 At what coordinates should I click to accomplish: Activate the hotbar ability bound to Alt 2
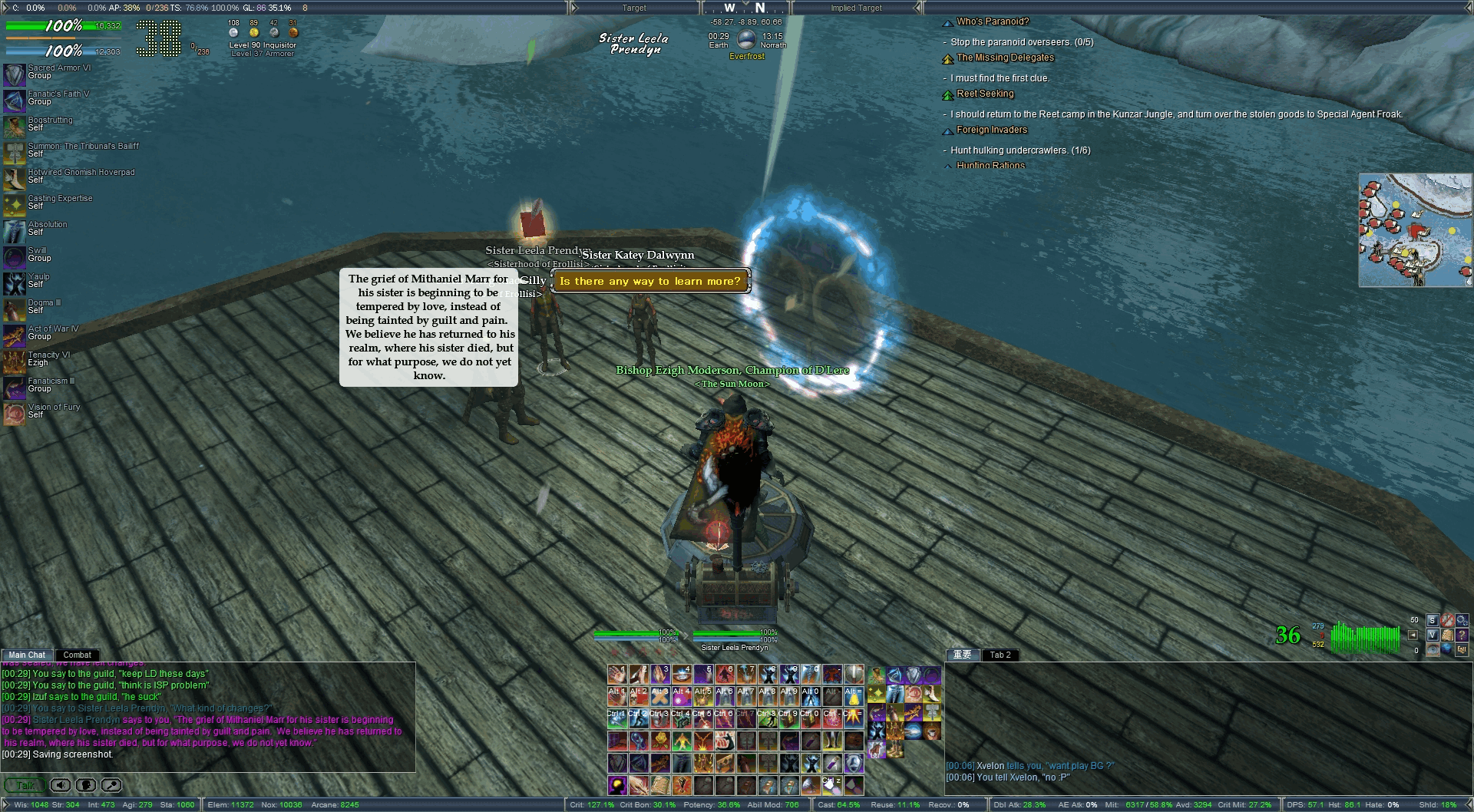(x=638, y=695)
